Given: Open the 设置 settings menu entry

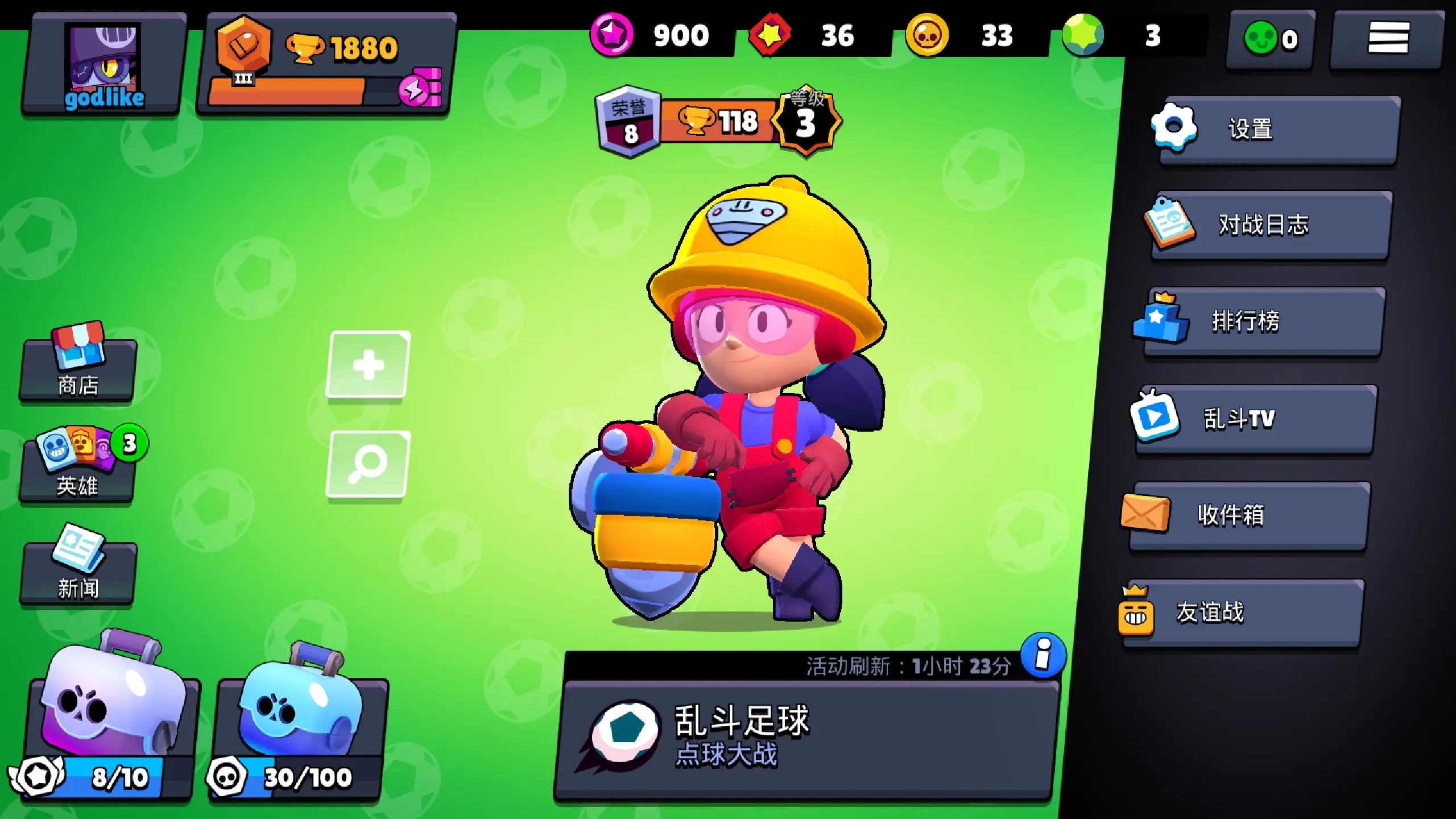Looking at the screenshot, I should click(x=1277, y=130).
